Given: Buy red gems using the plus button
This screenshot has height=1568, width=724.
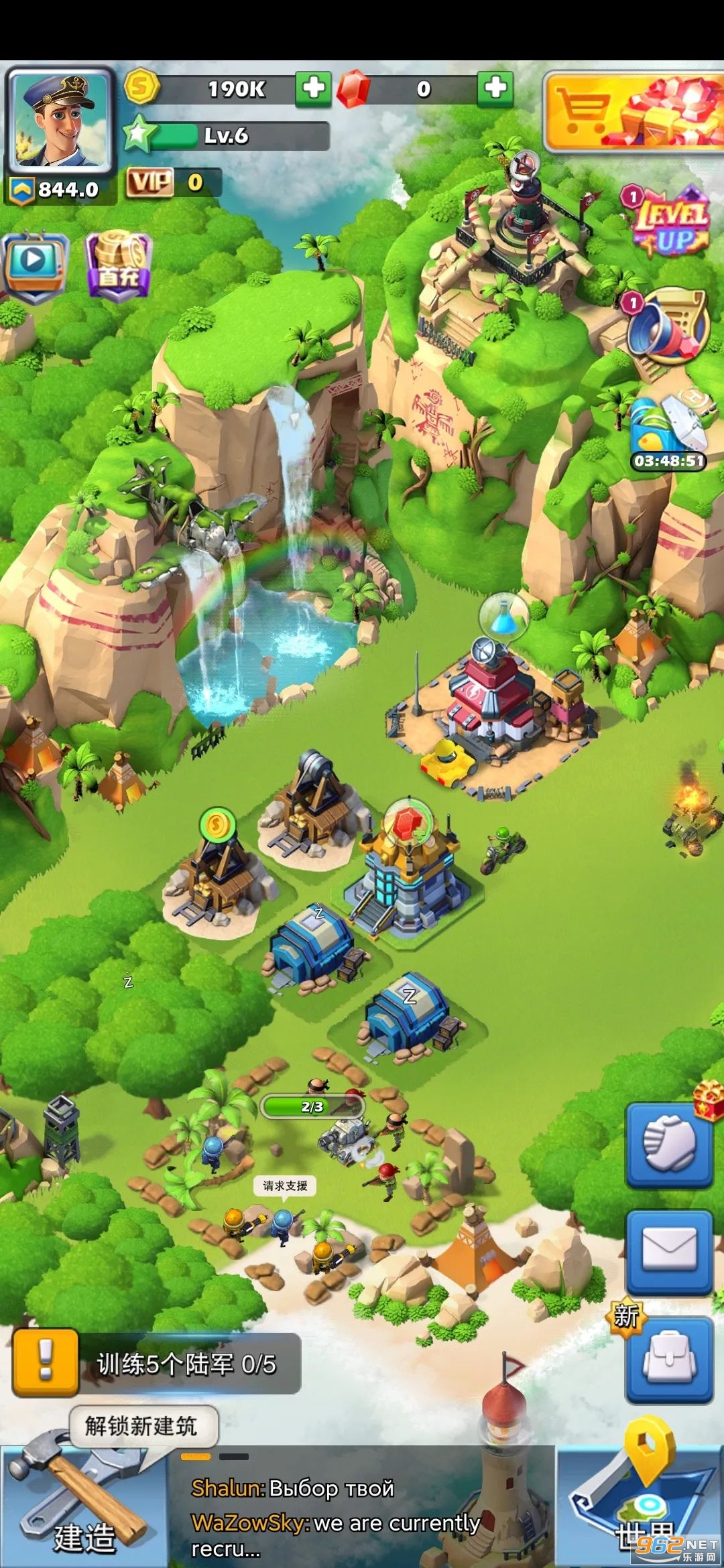Looking at the screenshot, I should point(495,88).
